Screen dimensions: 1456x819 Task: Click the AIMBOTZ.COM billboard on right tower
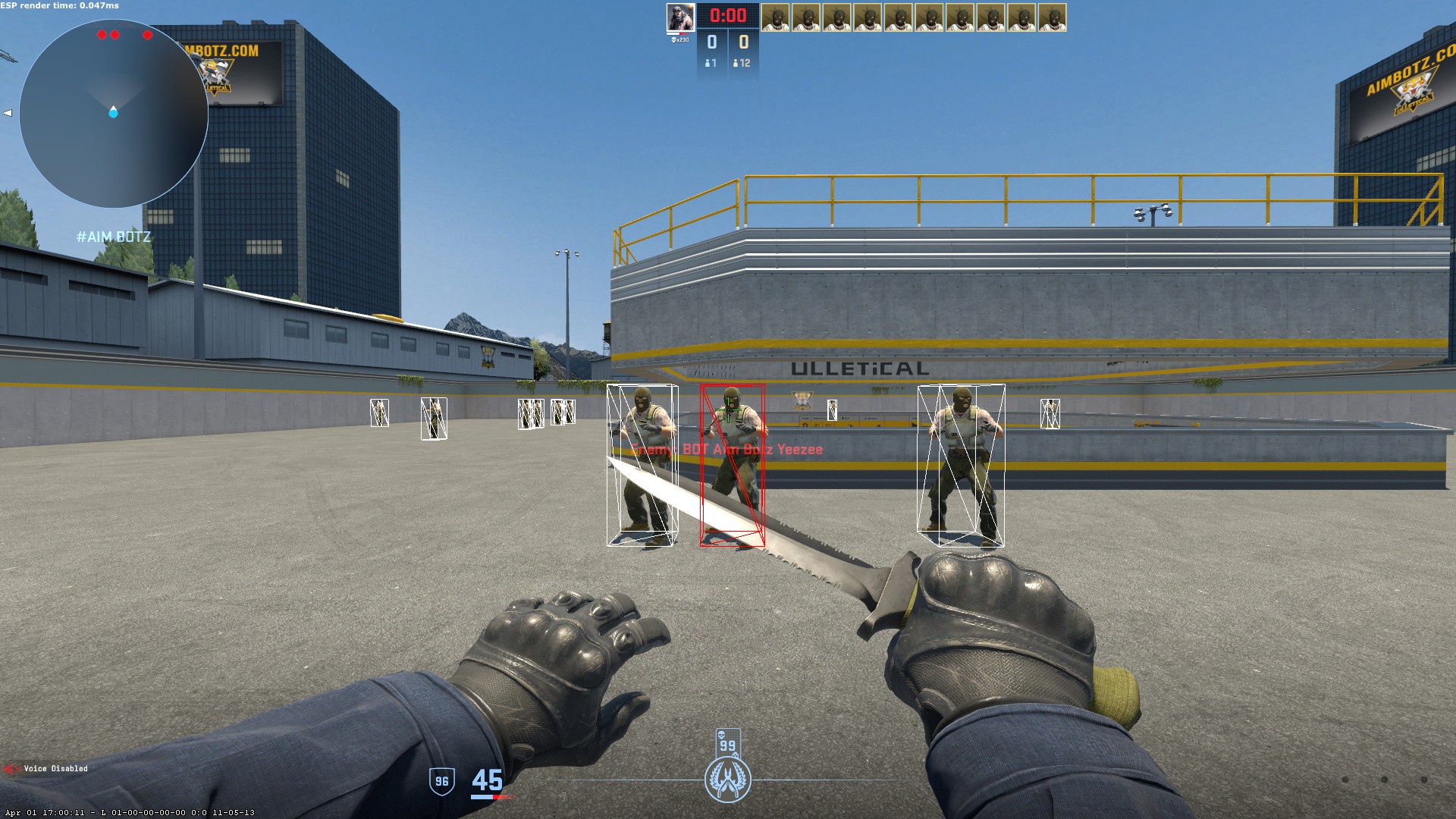click(x=1407, y=78)
